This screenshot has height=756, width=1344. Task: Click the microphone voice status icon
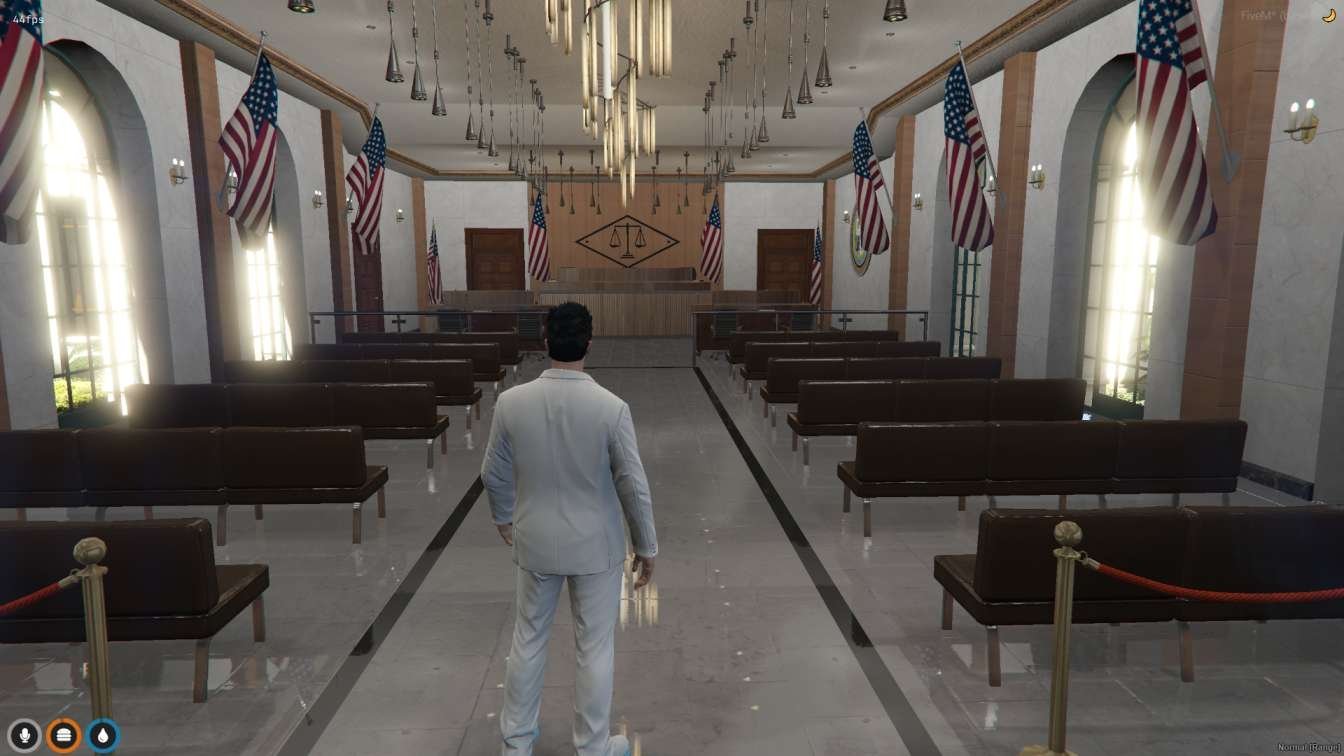[24, 736]
